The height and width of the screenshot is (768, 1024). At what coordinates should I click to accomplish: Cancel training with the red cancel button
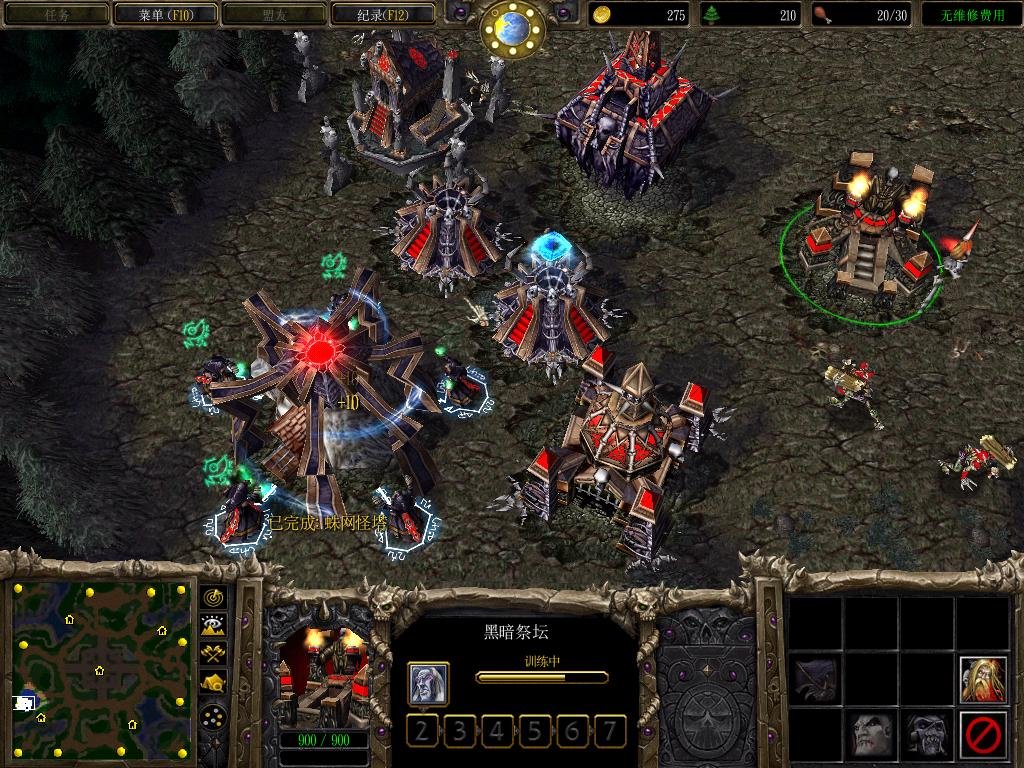click(x=982, y=735)
